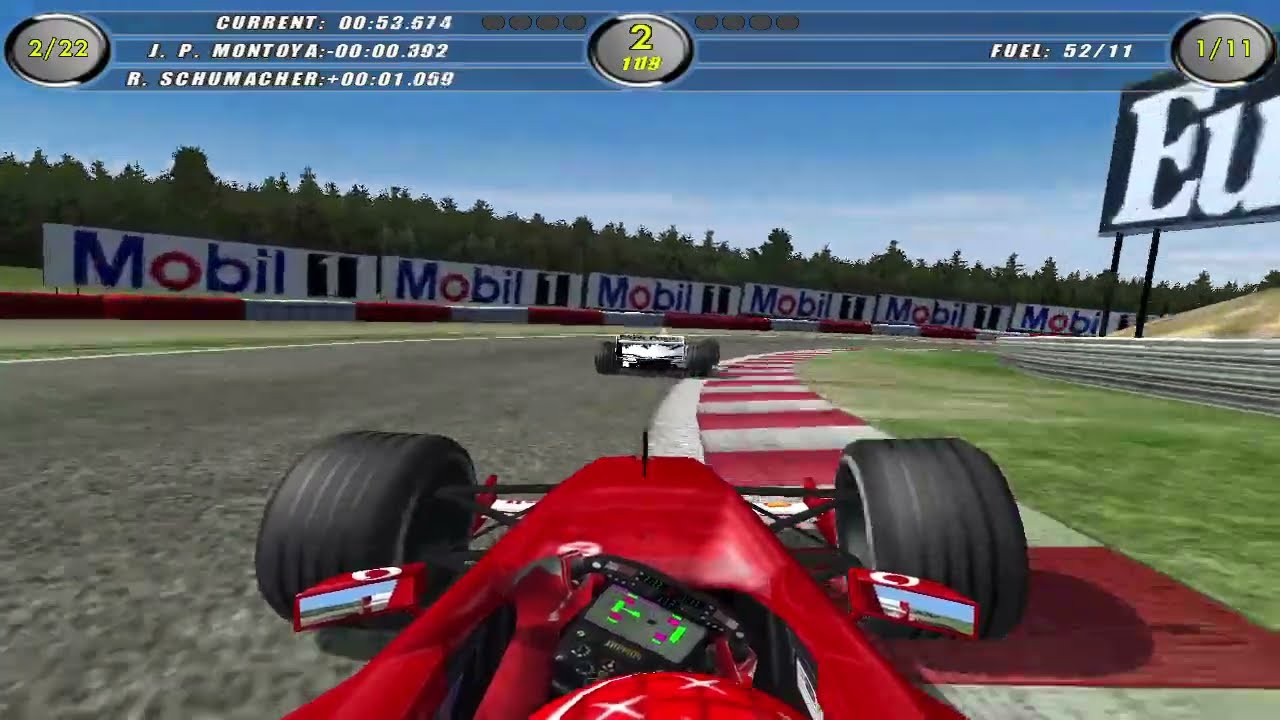Toggle the green gear bar on wheel display

(x=676, y=633)
